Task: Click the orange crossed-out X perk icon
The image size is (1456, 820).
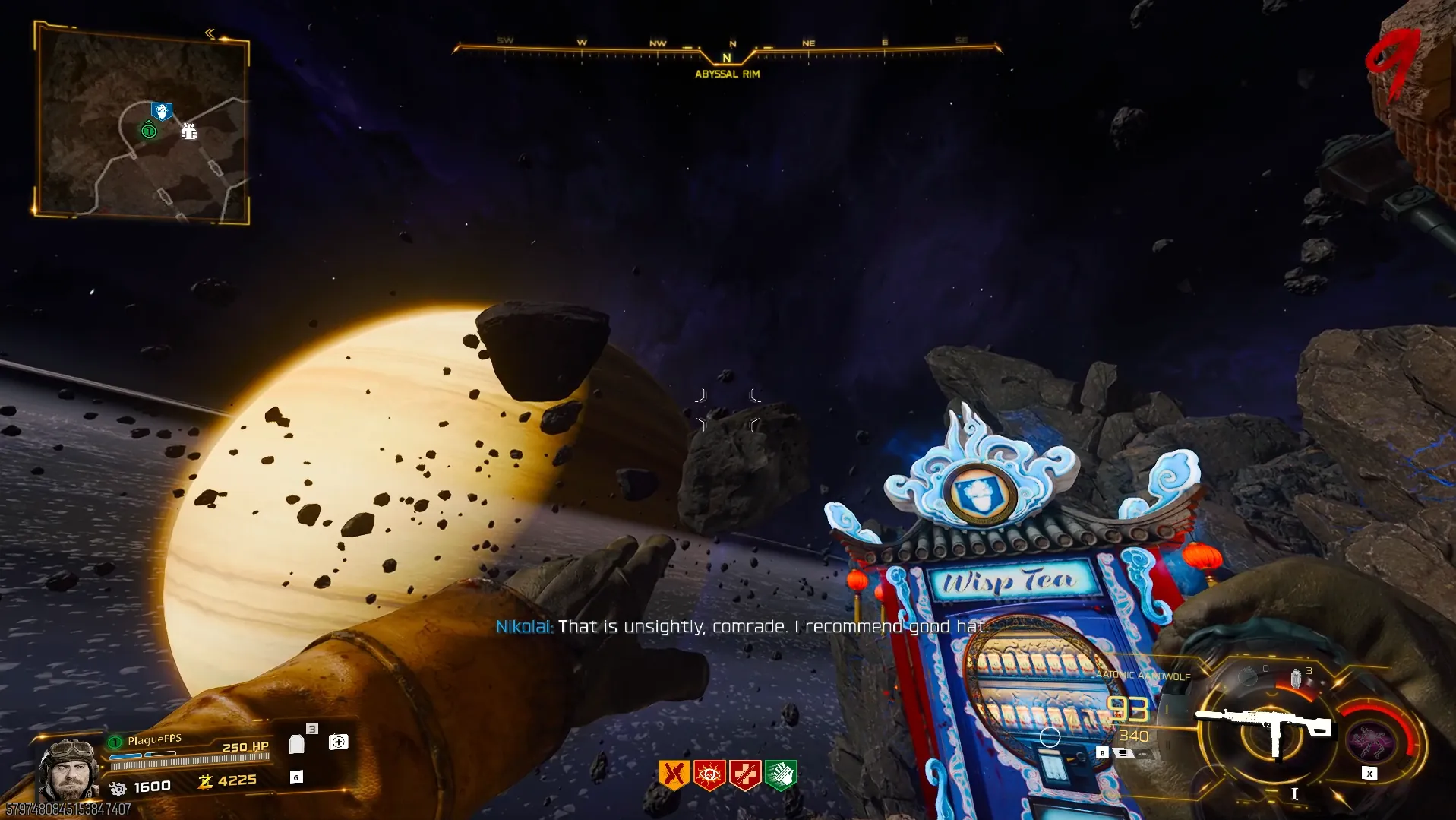Action: [x=673, y=775]
